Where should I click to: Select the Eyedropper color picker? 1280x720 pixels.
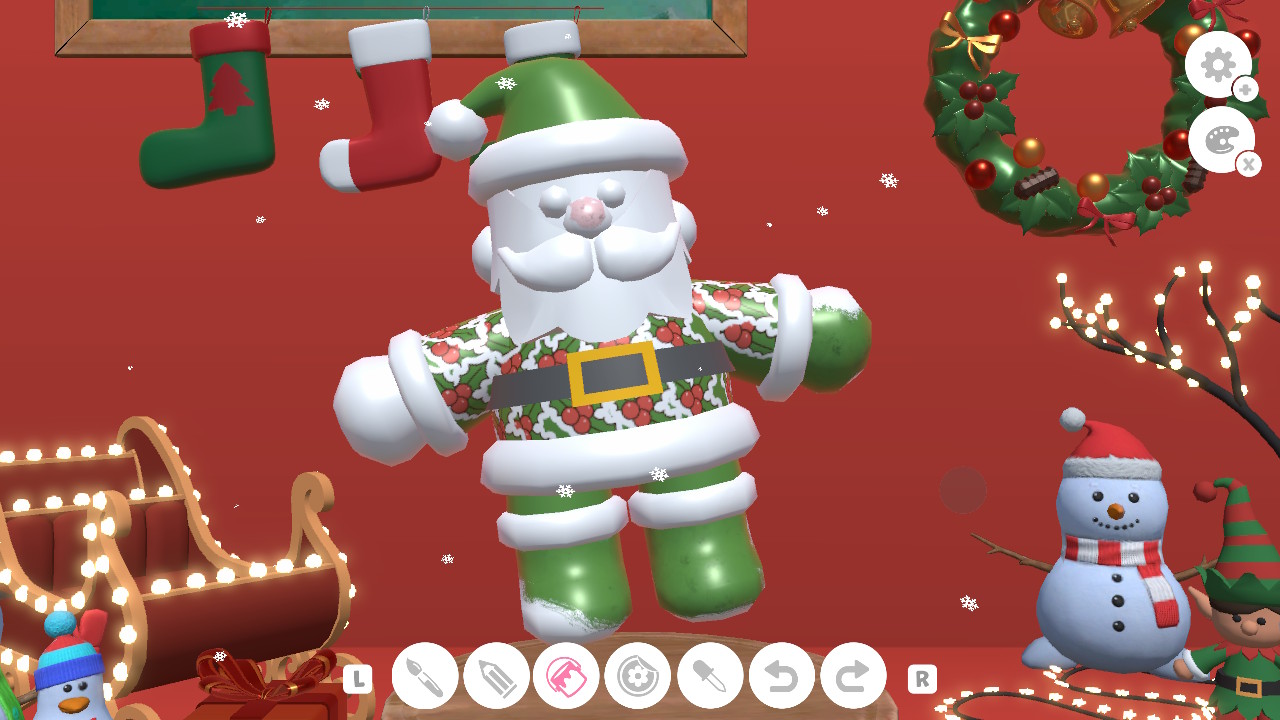coord(709,676)
